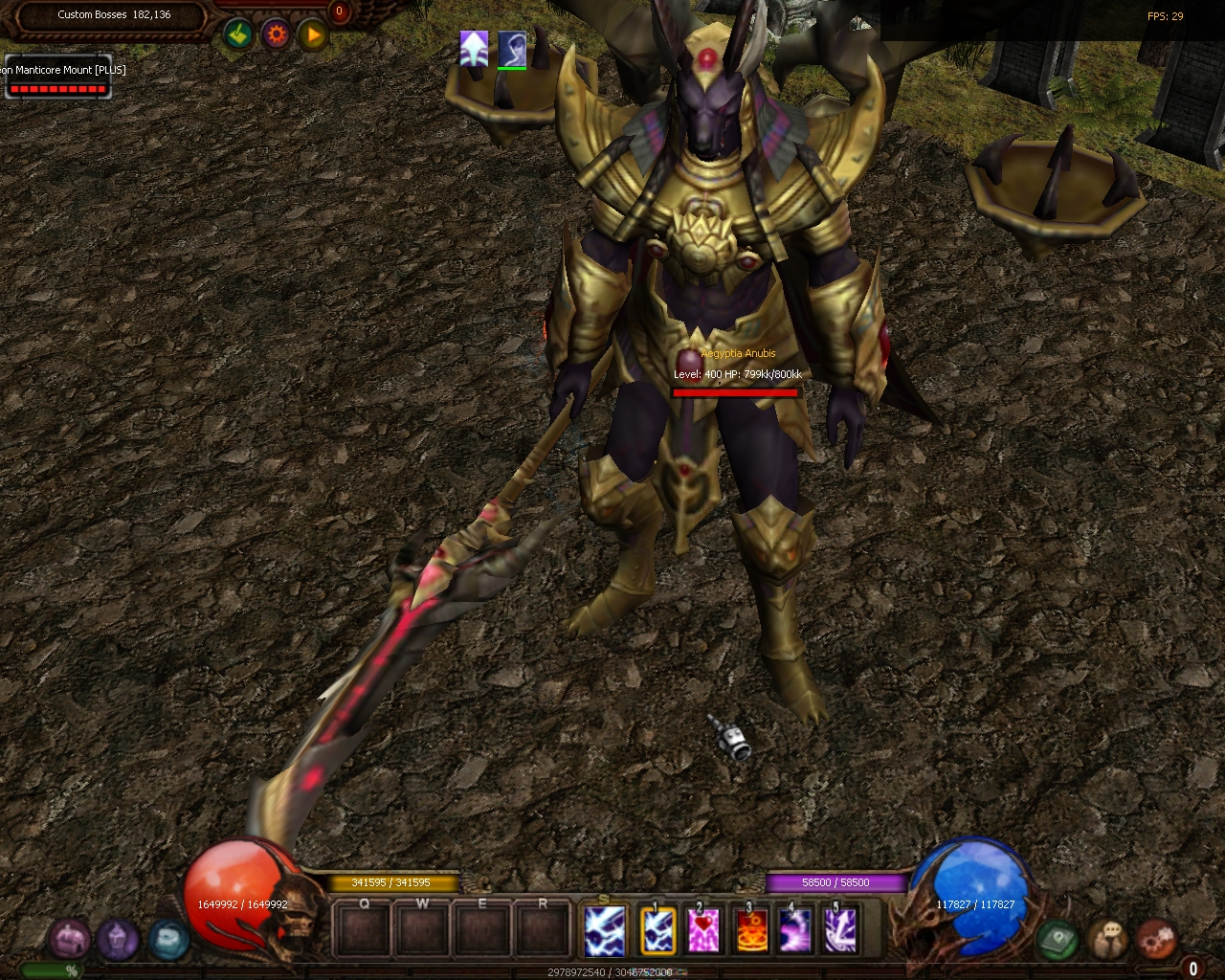Cast the fire circle skill in slot 3

[752, 930]
